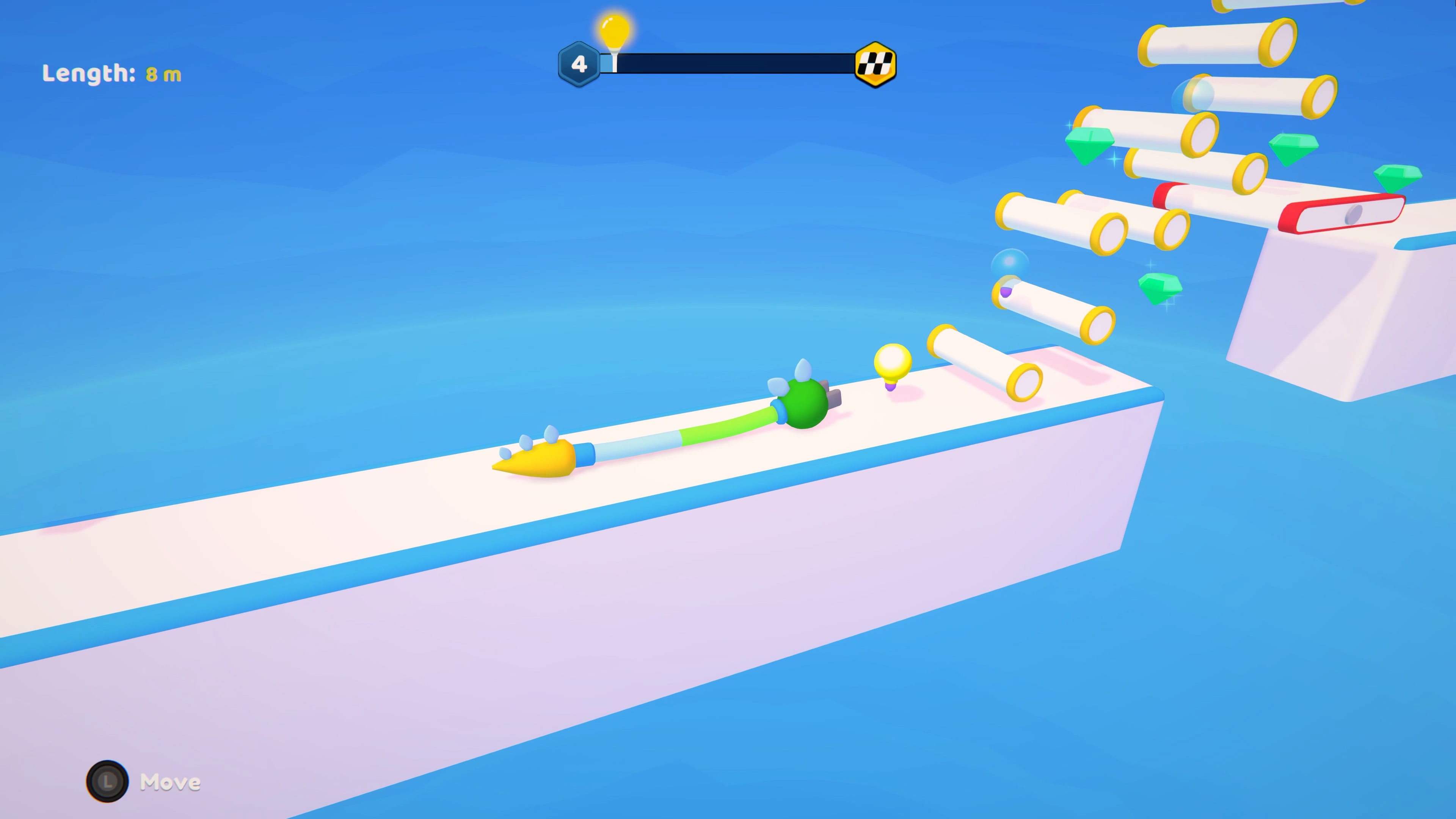The width and height of the screenshot is (1456, 819).
Task: Click the level 4 hexagon badge
Action: (579, 64)
